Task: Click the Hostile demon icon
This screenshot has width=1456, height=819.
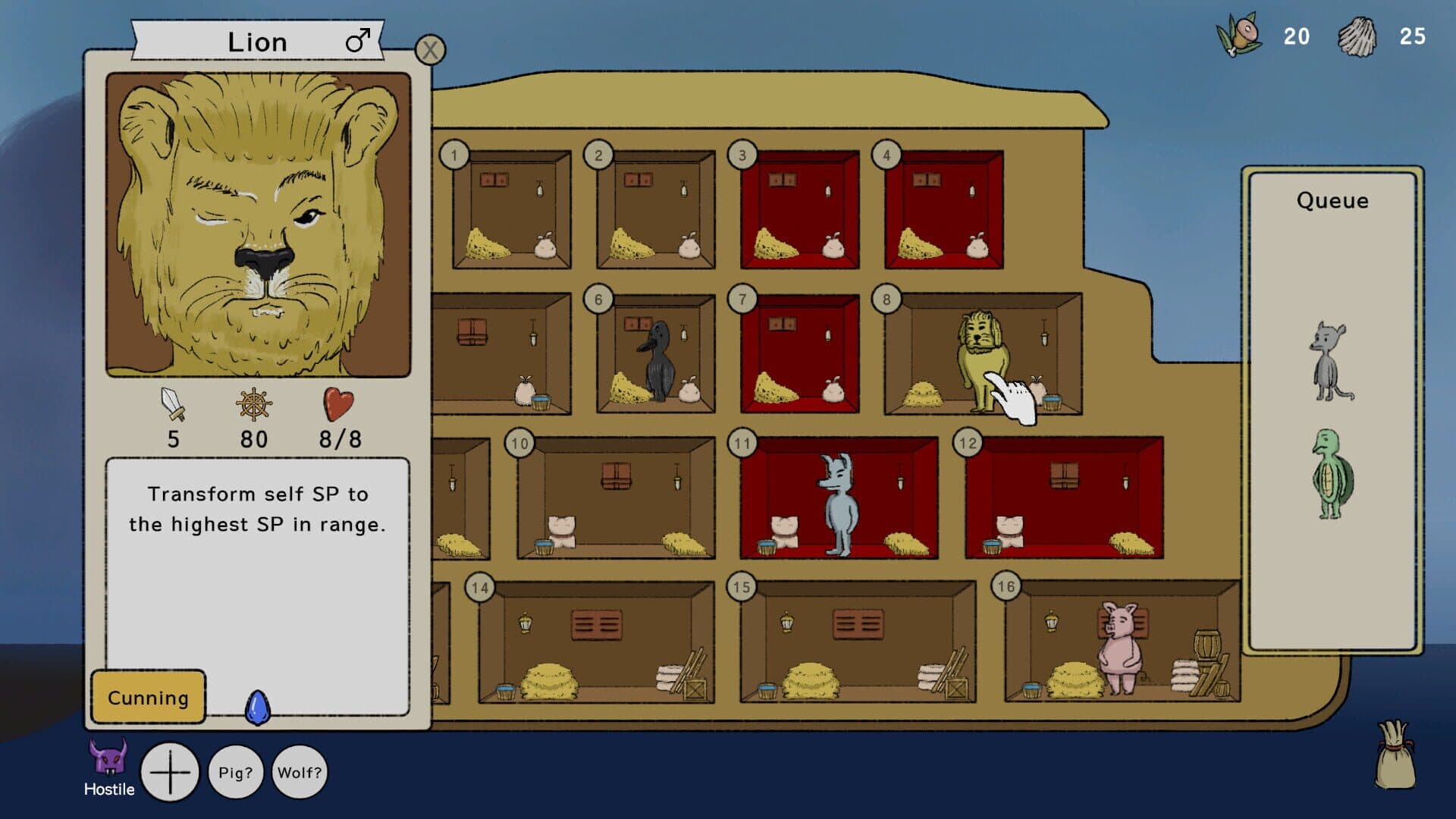Action: point(108,760)
